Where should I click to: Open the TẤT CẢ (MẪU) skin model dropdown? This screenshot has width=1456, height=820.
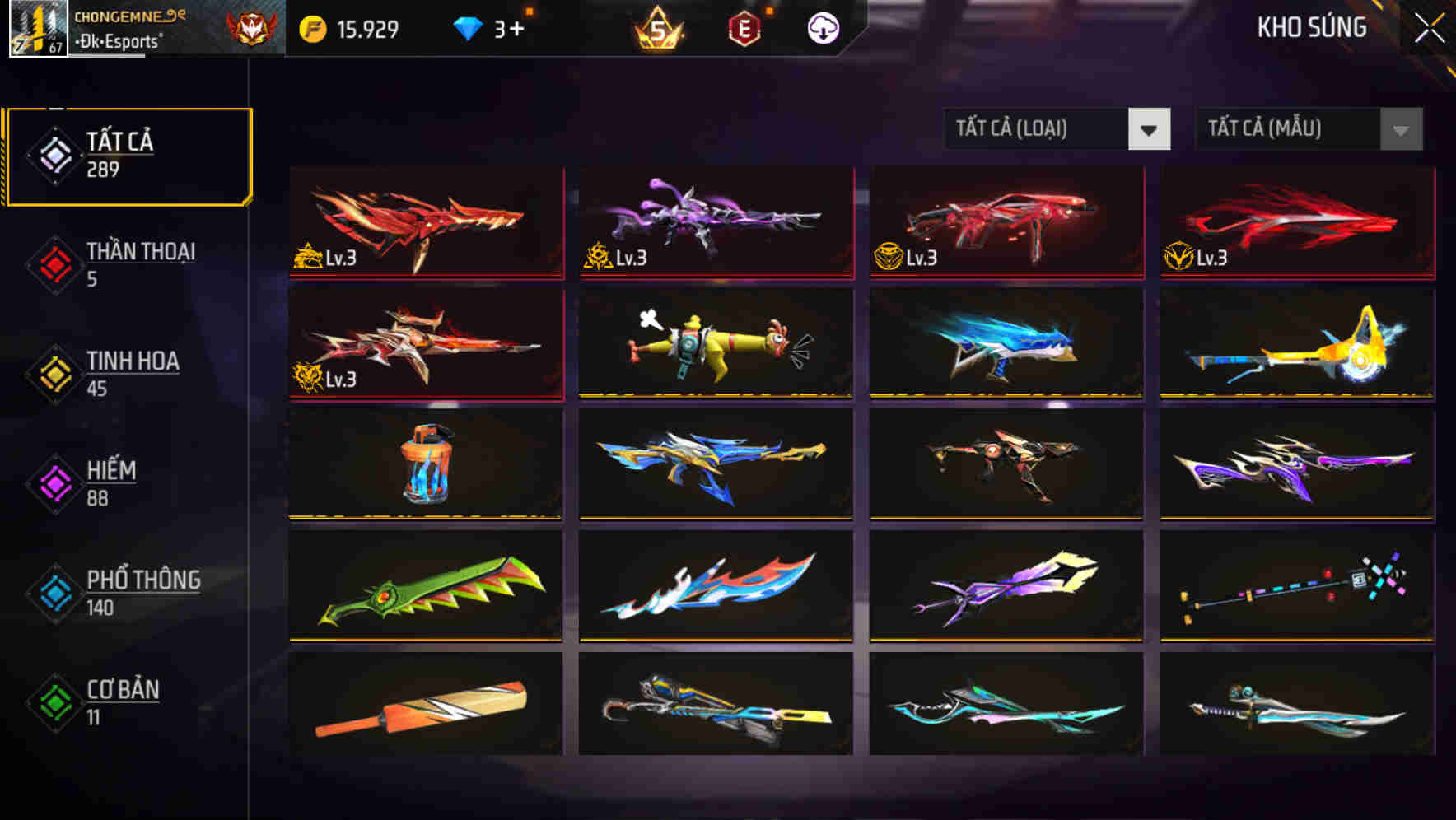[1308, 129]
